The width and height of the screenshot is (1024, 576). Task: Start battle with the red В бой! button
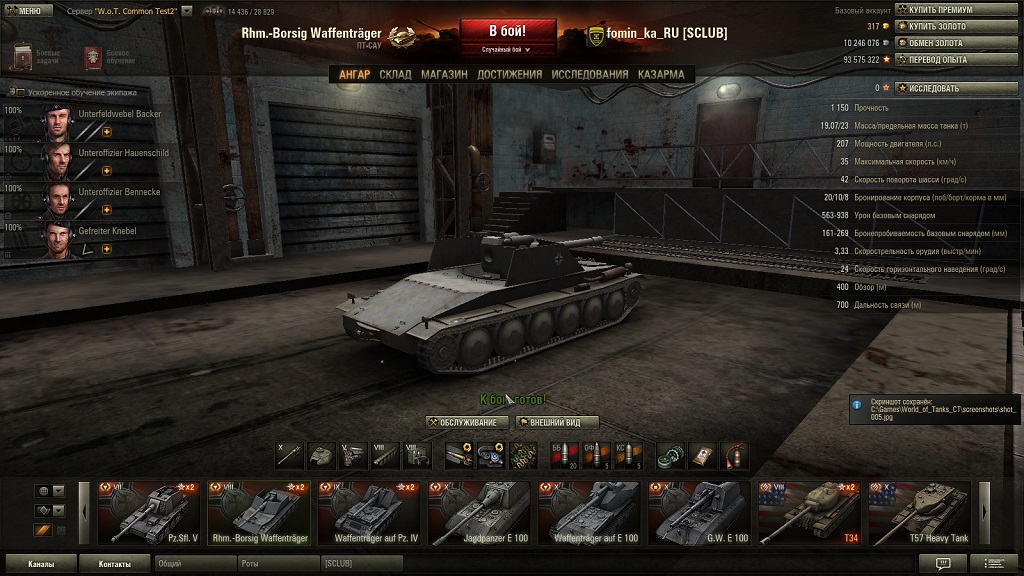[x=507, y=31]
